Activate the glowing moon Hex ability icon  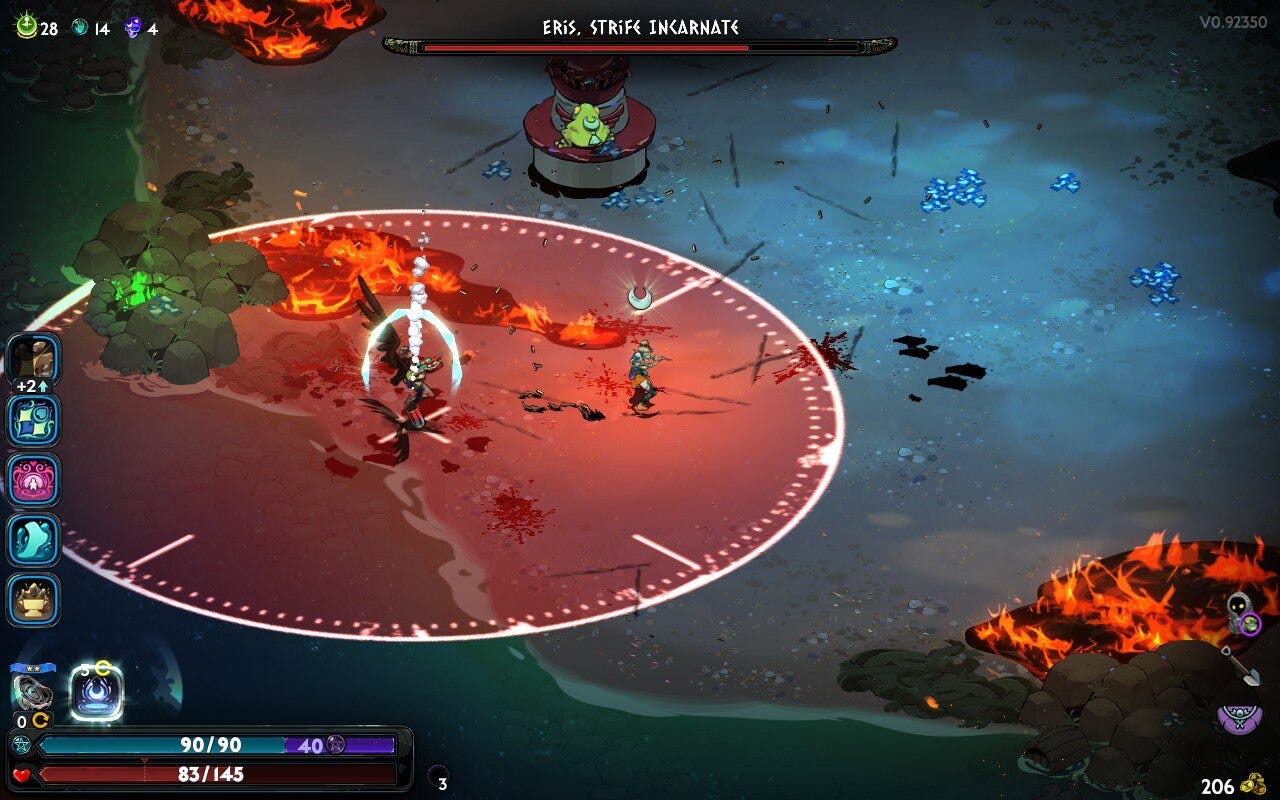pos(96,692)
